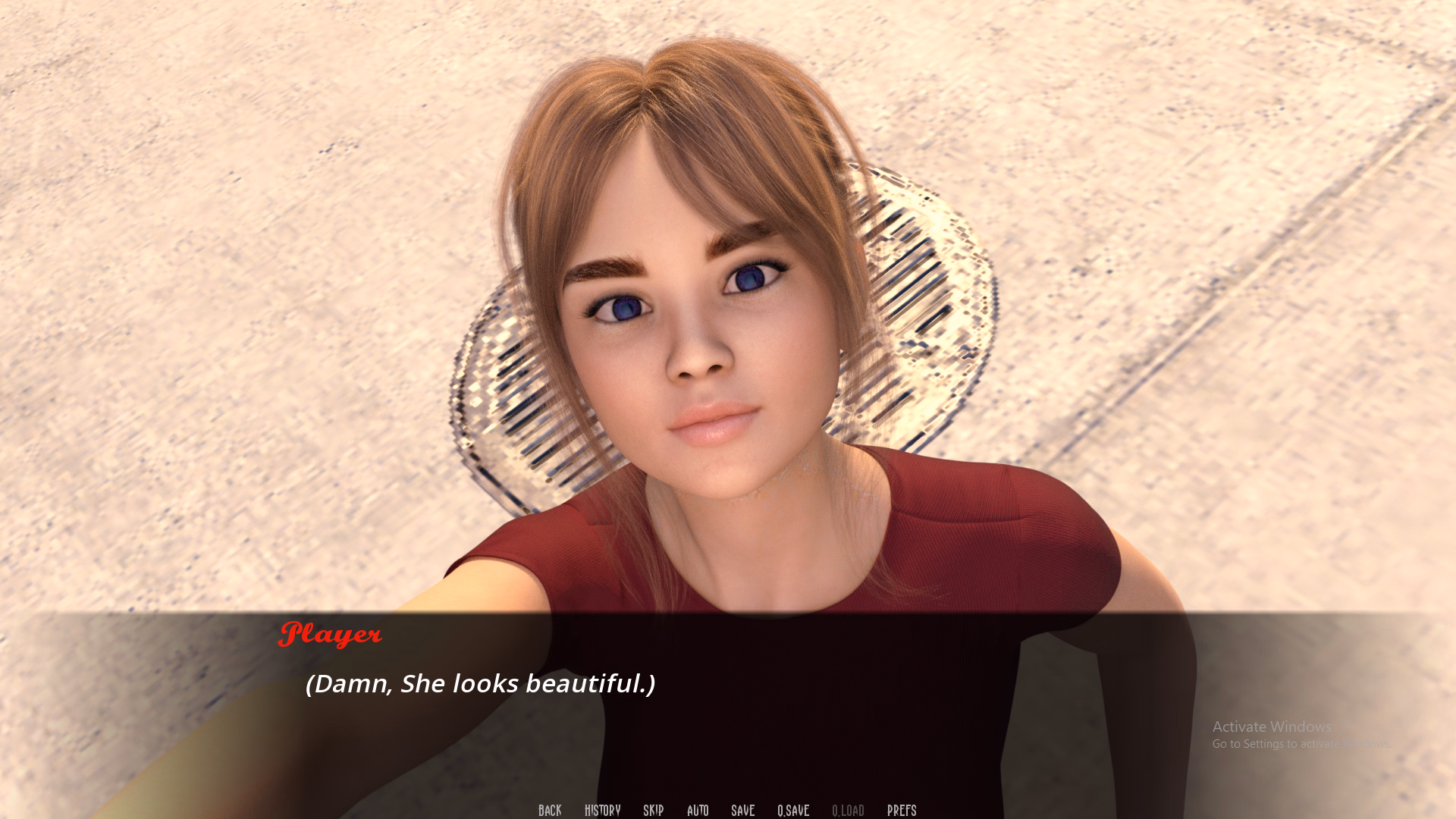Click BACK to rewind the dialogue
This screenshot has height=819, width=1456.
tap(549, 810)
